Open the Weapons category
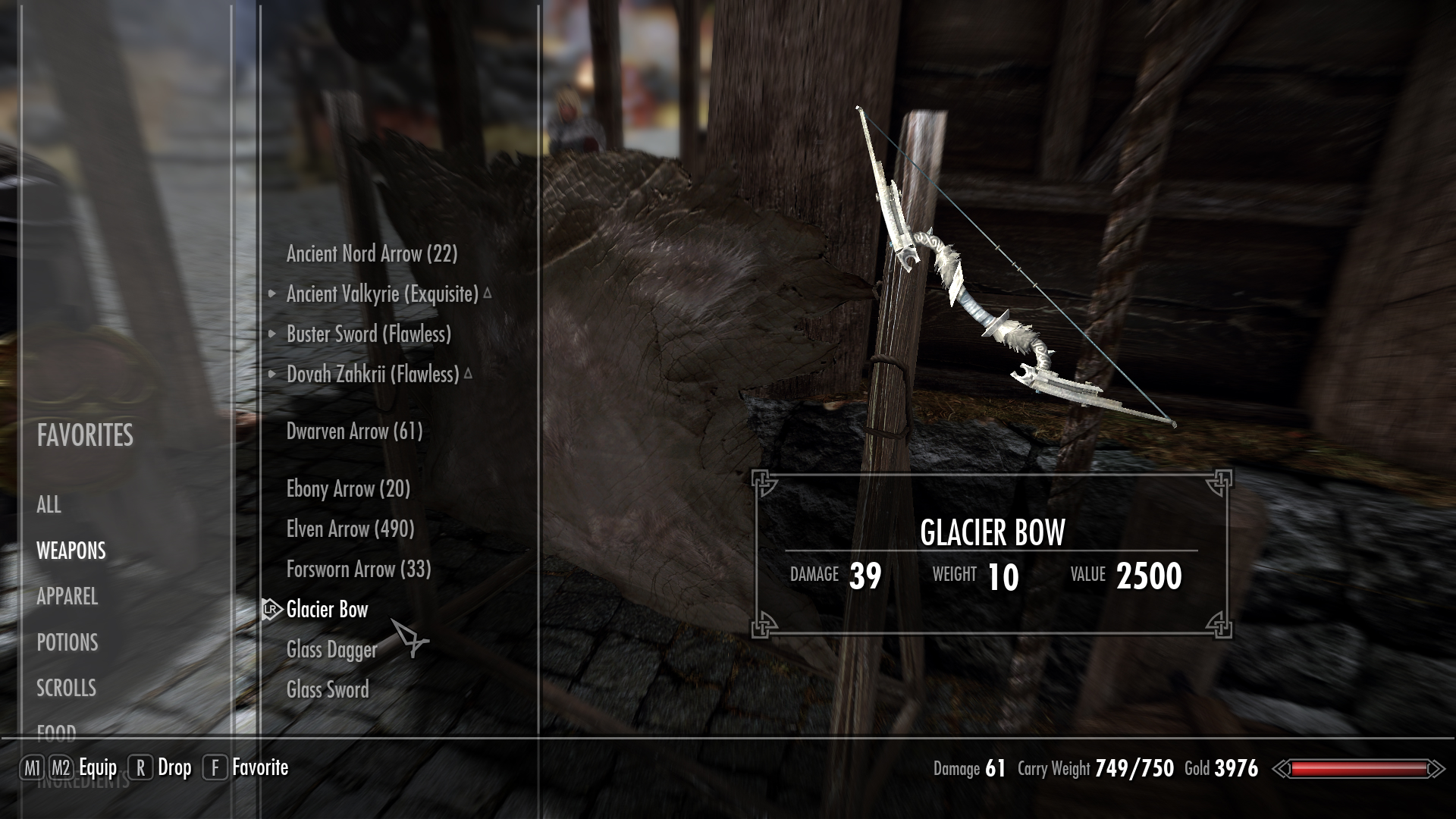The width and height of the screenshot is (1456, 819). tap(71, 551)
